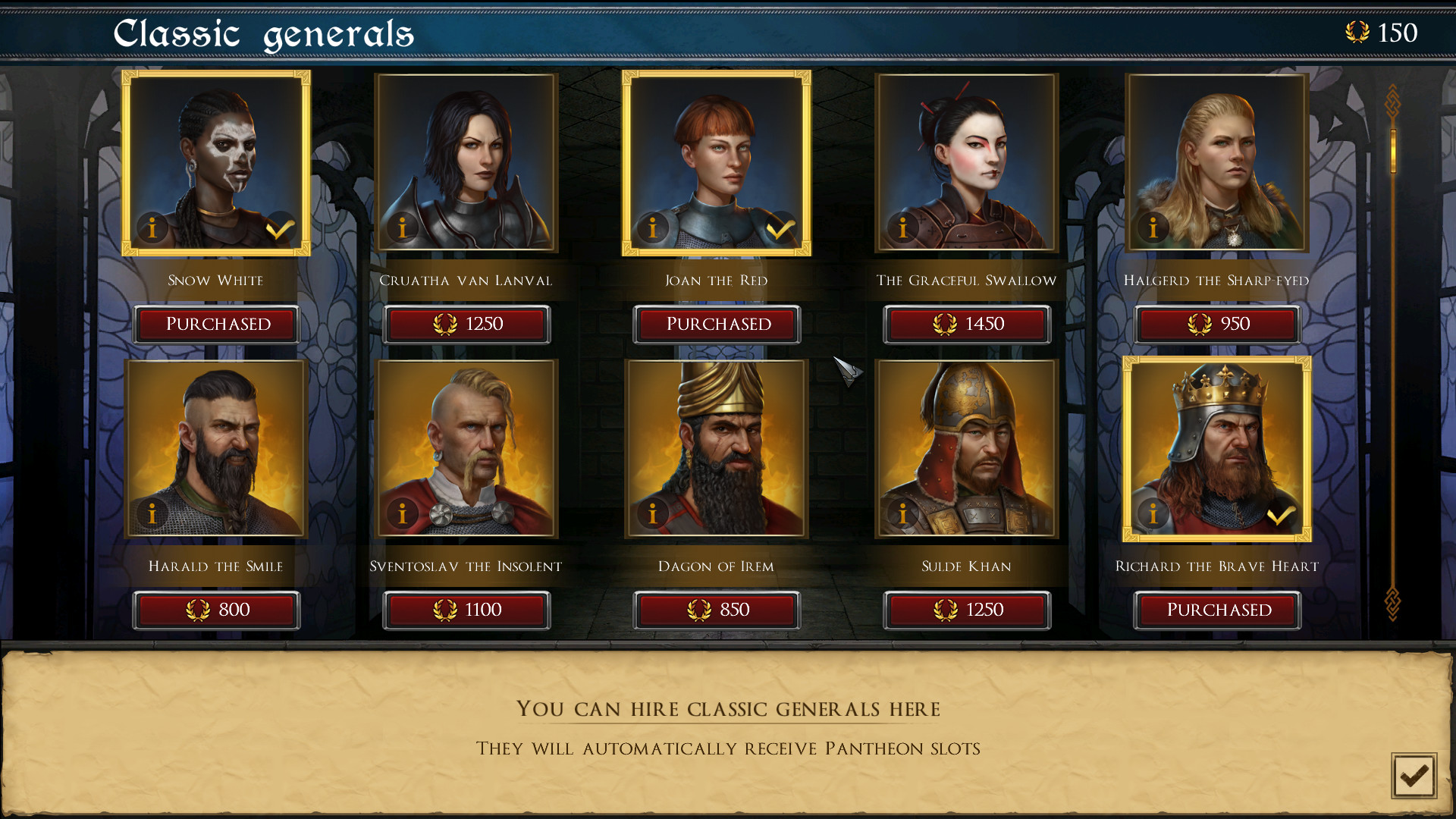
Task: Click Joan the Red's Purchased button
Action: pos(717,324)
